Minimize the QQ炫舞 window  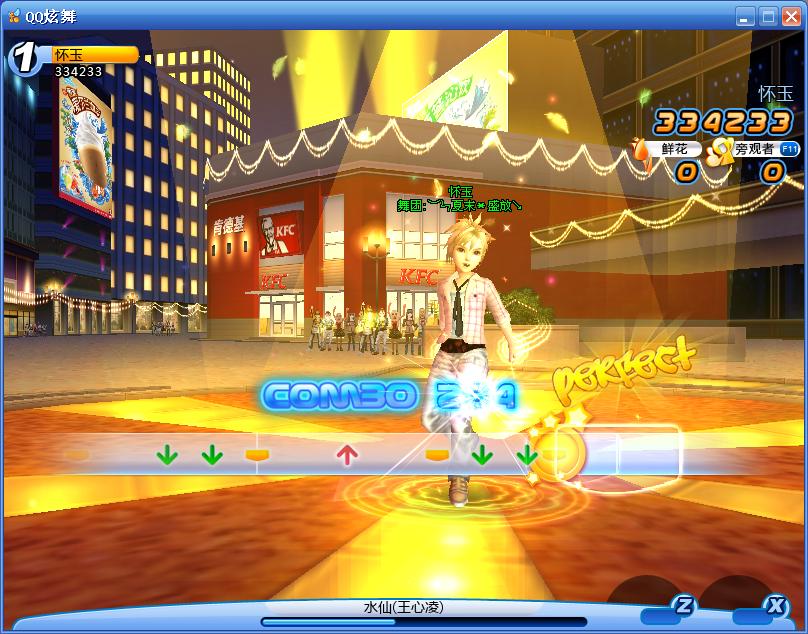coord(745,16)
